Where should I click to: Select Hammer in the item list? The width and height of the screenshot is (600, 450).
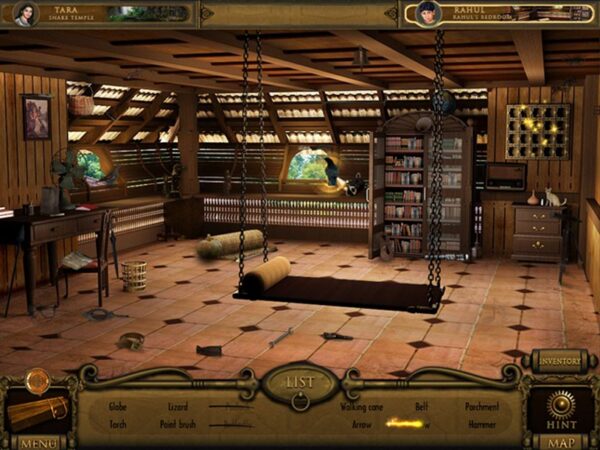click(x=482, y=424)
